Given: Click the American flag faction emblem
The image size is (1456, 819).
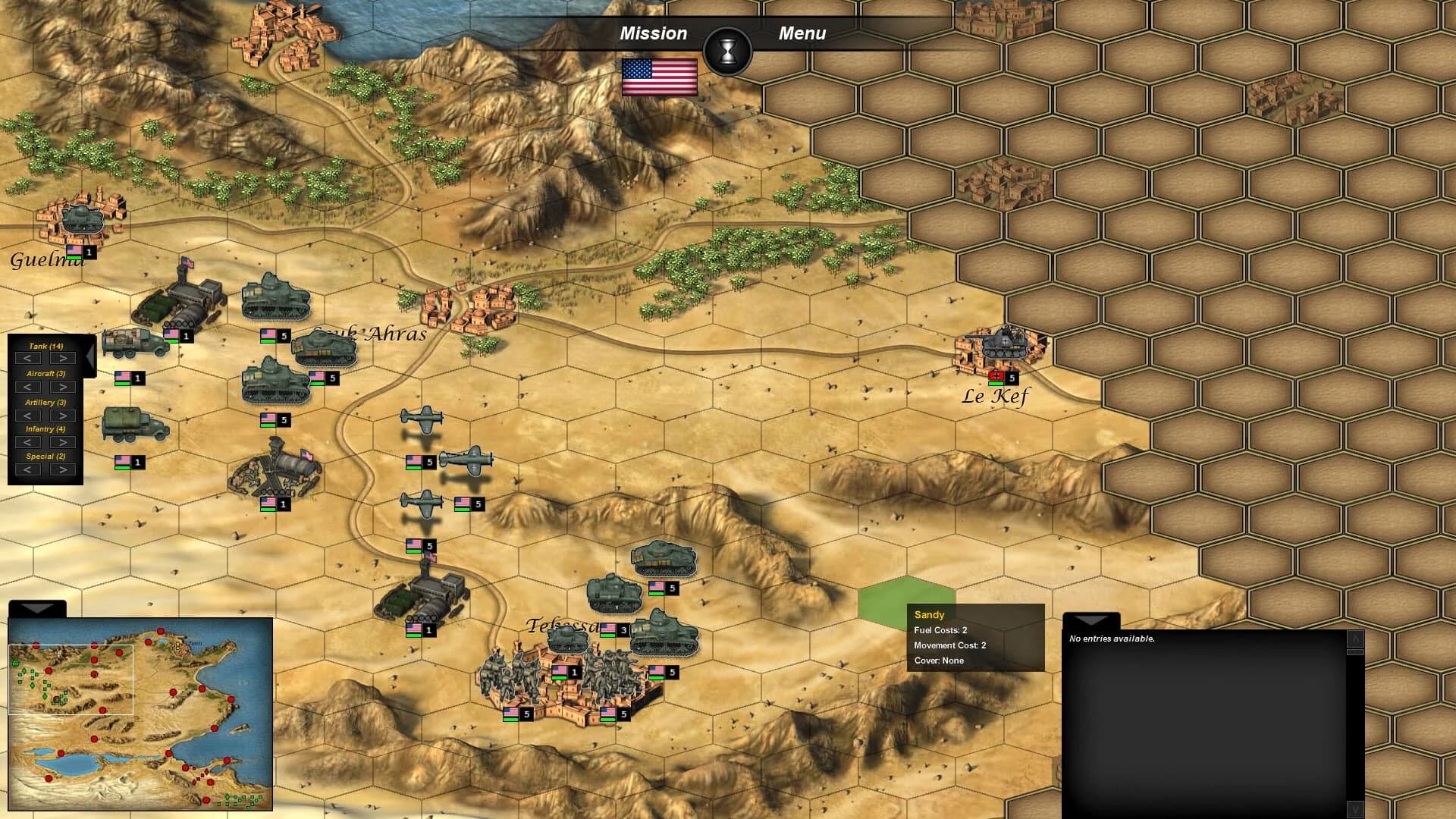Looking at the screenshot, I should [x=660, y=76].
